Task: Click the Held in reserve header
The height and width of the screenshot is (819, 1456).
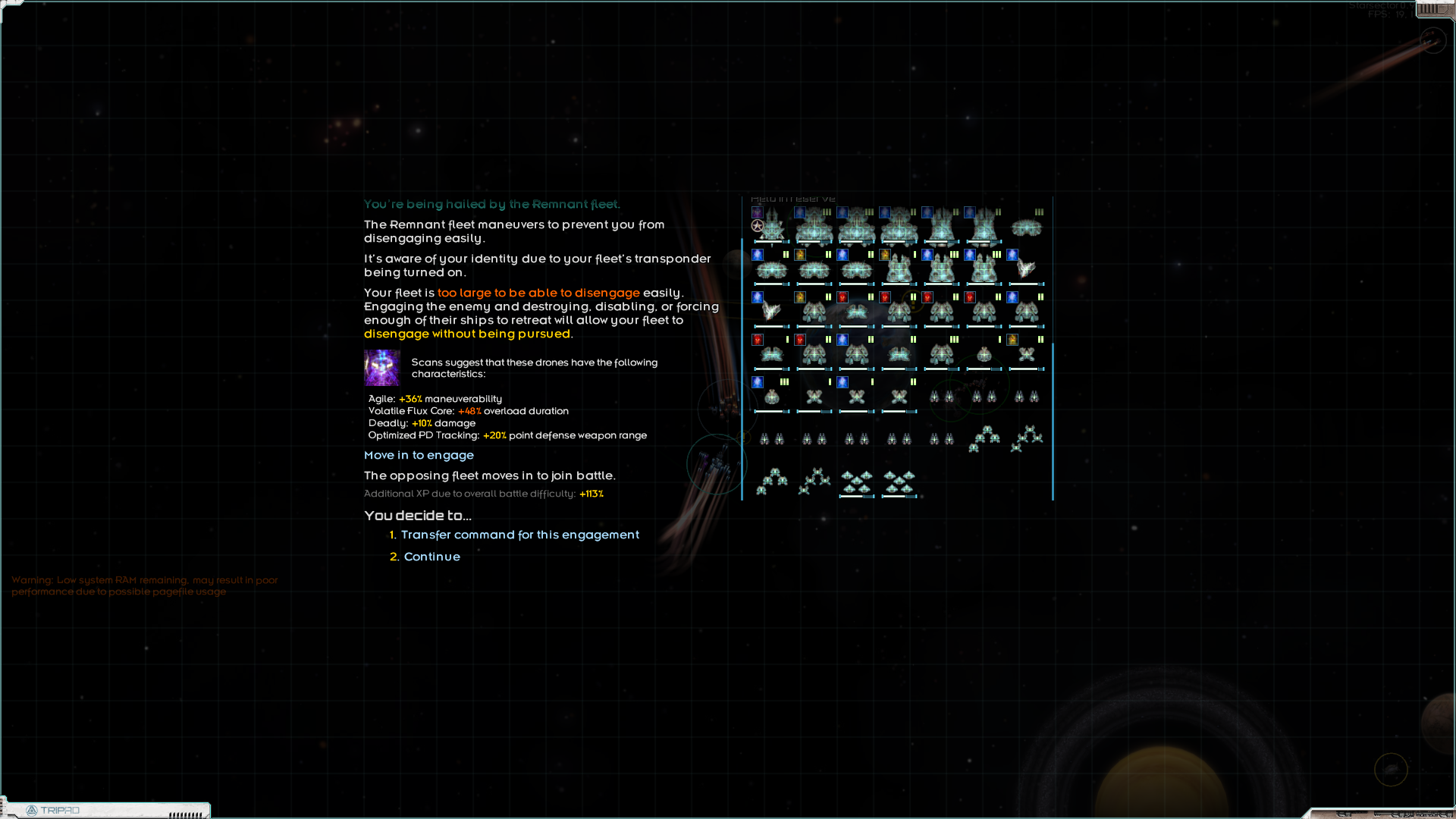Action: point(792,198)
